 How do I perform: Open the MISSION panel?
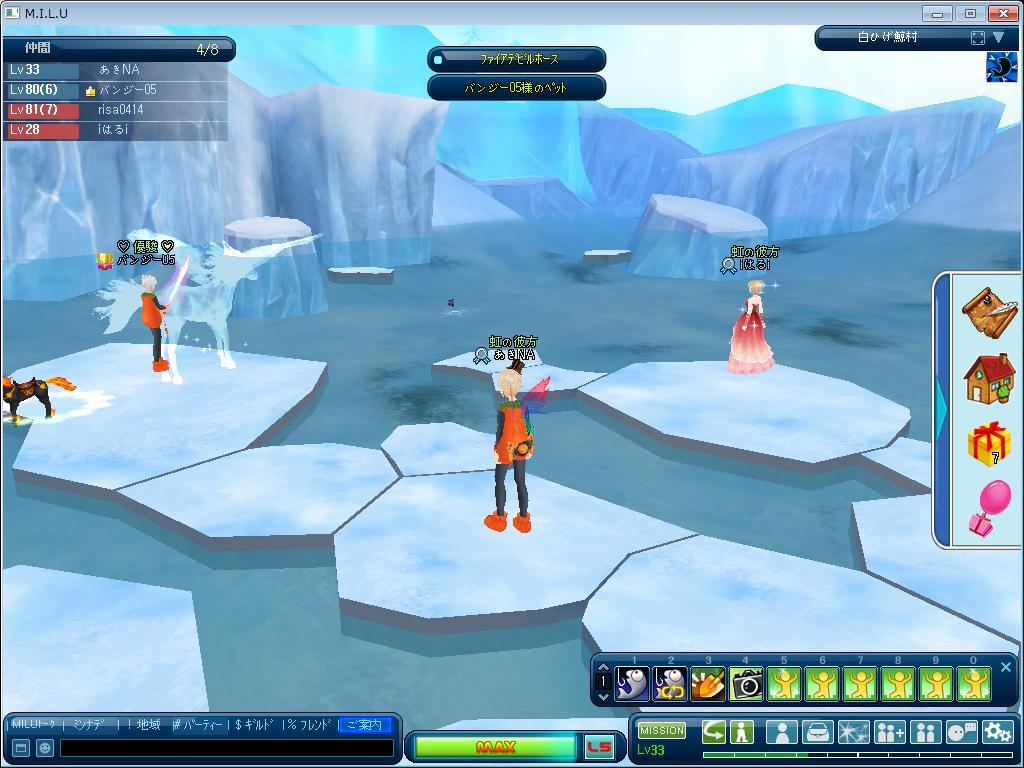coord(661,731)
